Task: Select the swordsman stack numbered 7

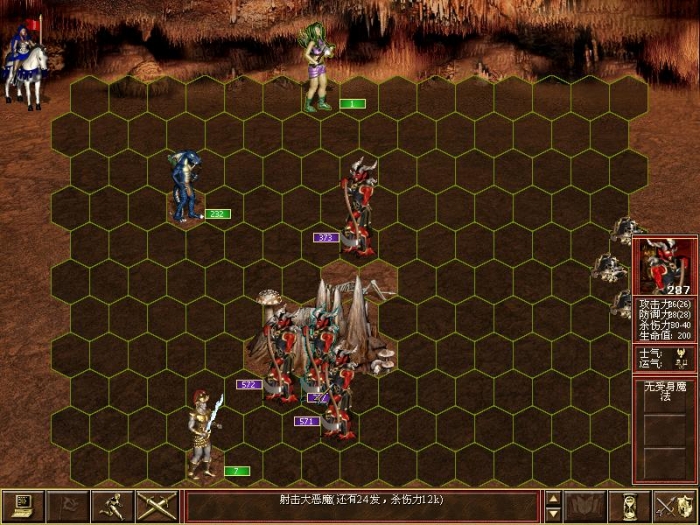Action: tap(203, 435)
